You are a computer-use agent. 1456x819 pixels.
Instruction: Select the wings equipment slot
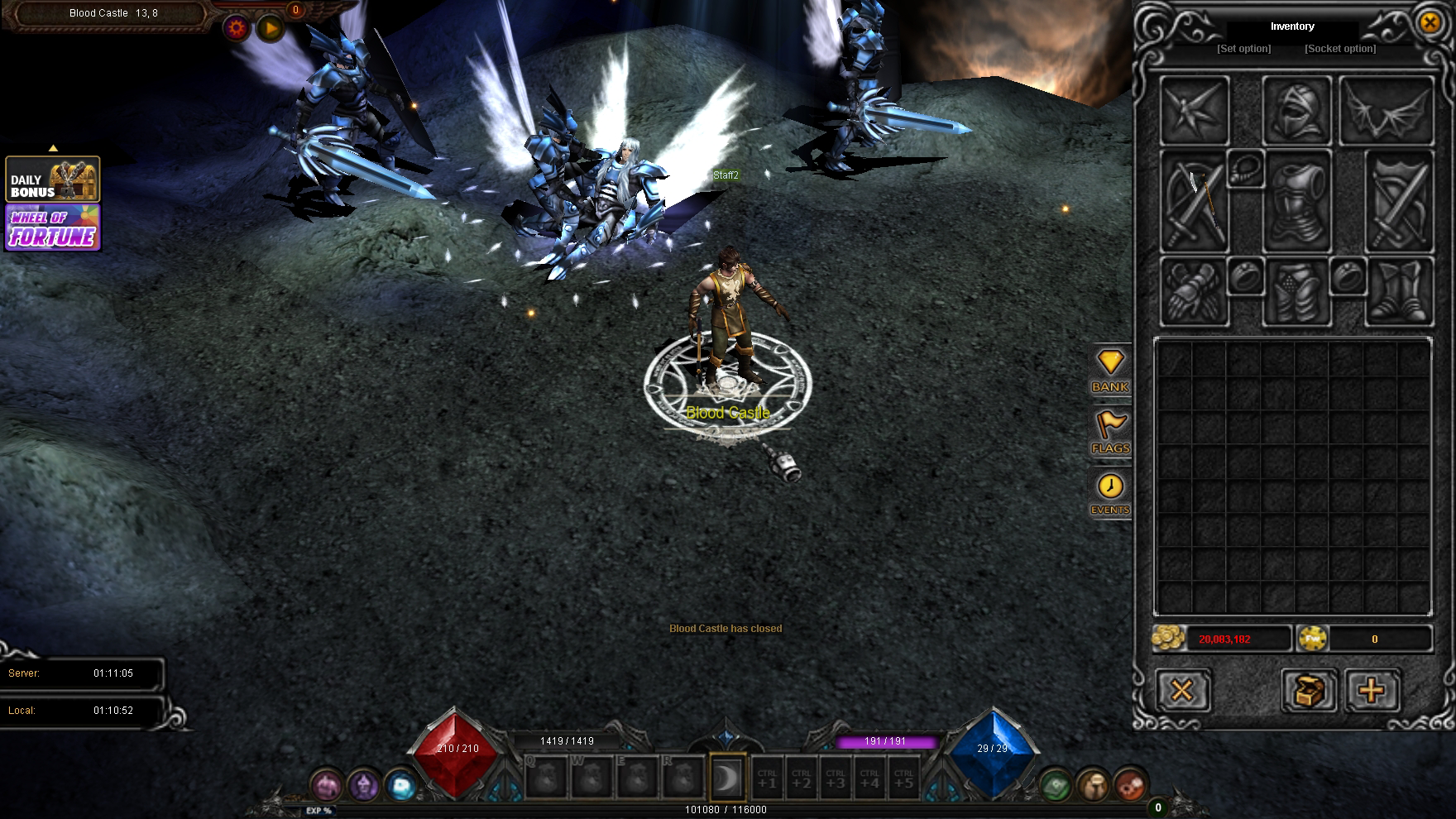point(1386,111)
